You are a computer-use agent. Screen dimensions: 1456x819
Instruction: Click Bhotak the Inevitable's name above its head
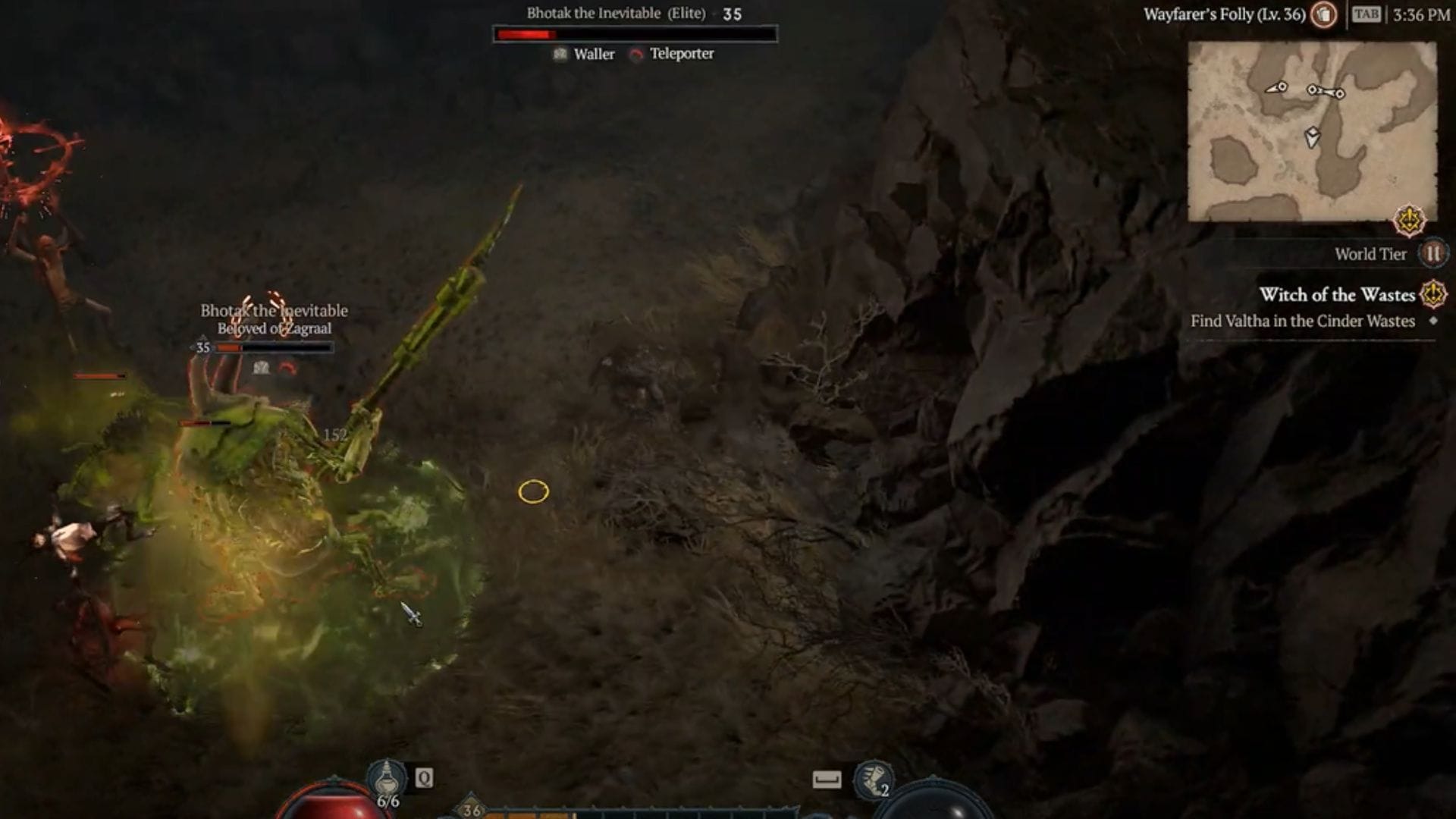273,310
